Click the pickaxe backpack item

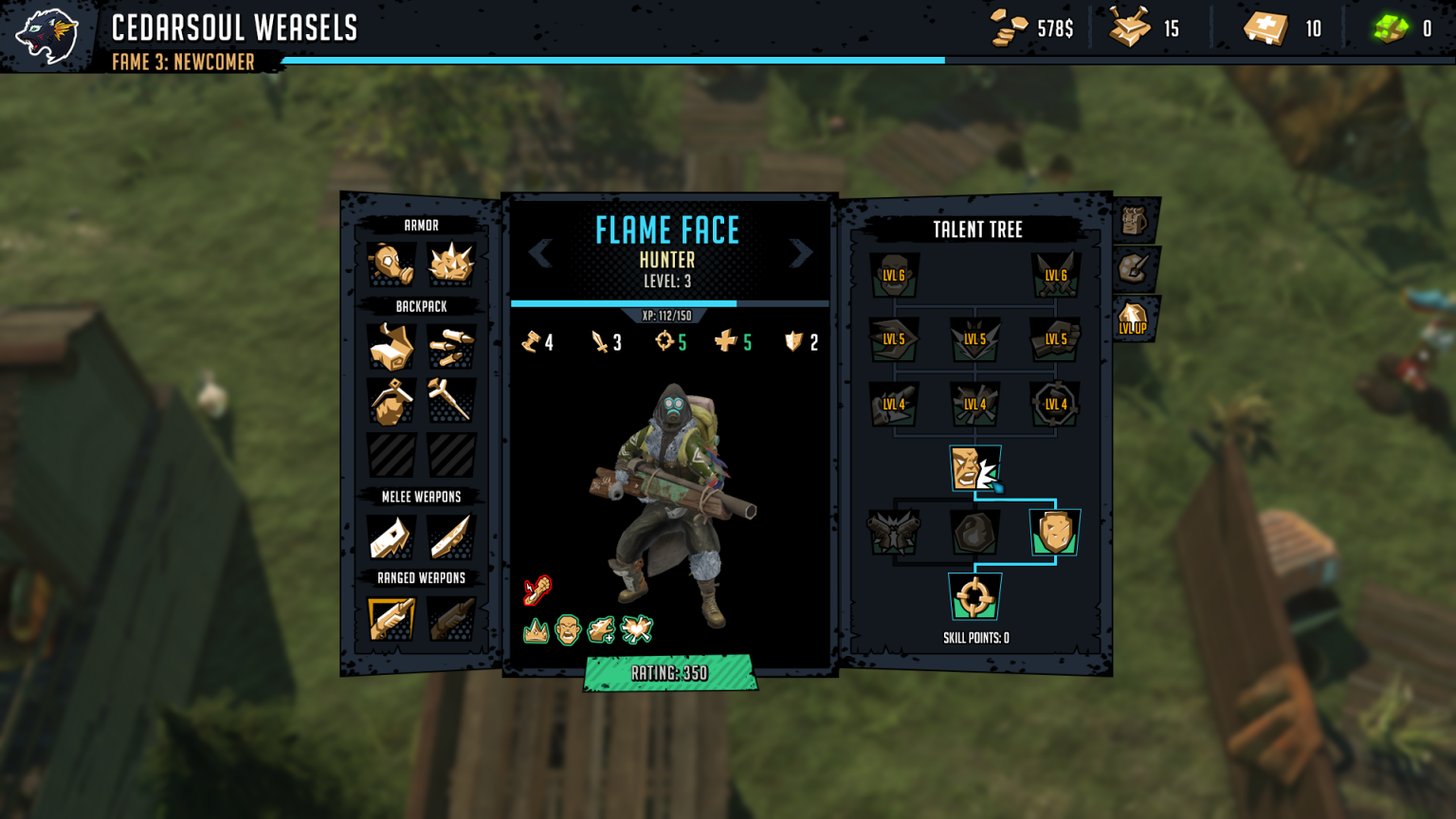point(453,401)
